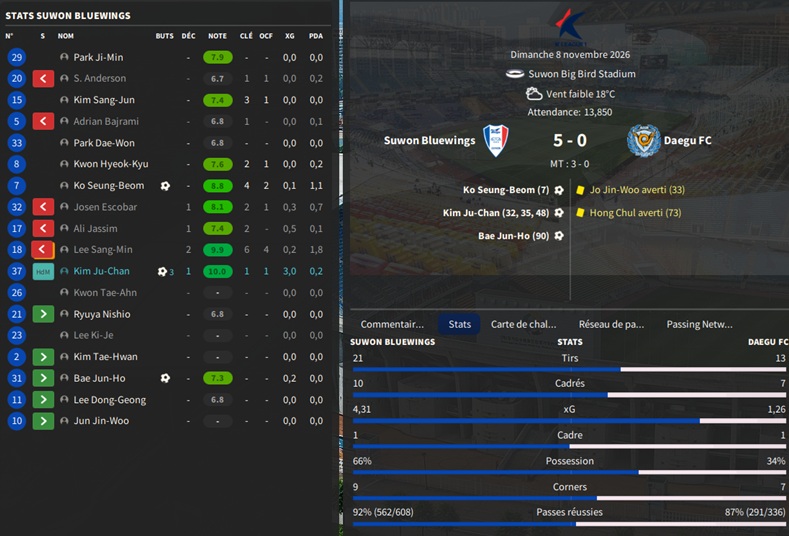Screen dimensions: 789x536
Task: Open Kim Ju-Chan's player row
Action: (101, 271)
